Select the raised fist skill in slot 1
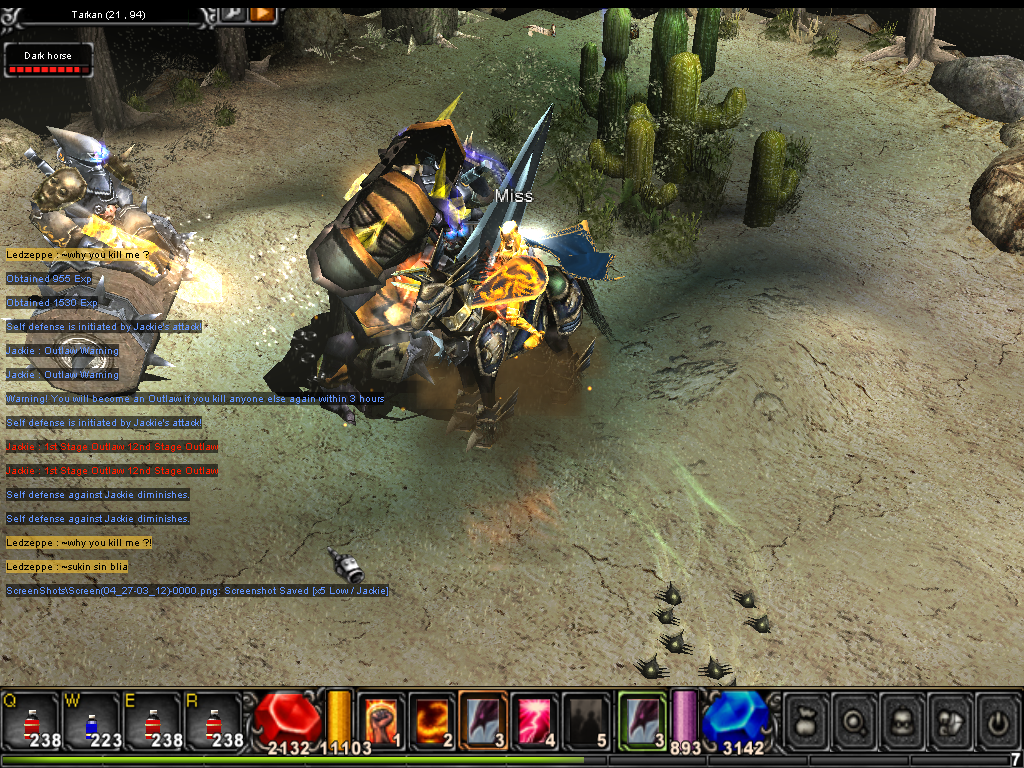The height and width of the screenshot is (768, 1024). pyautogui.click(x=382, y=720)
